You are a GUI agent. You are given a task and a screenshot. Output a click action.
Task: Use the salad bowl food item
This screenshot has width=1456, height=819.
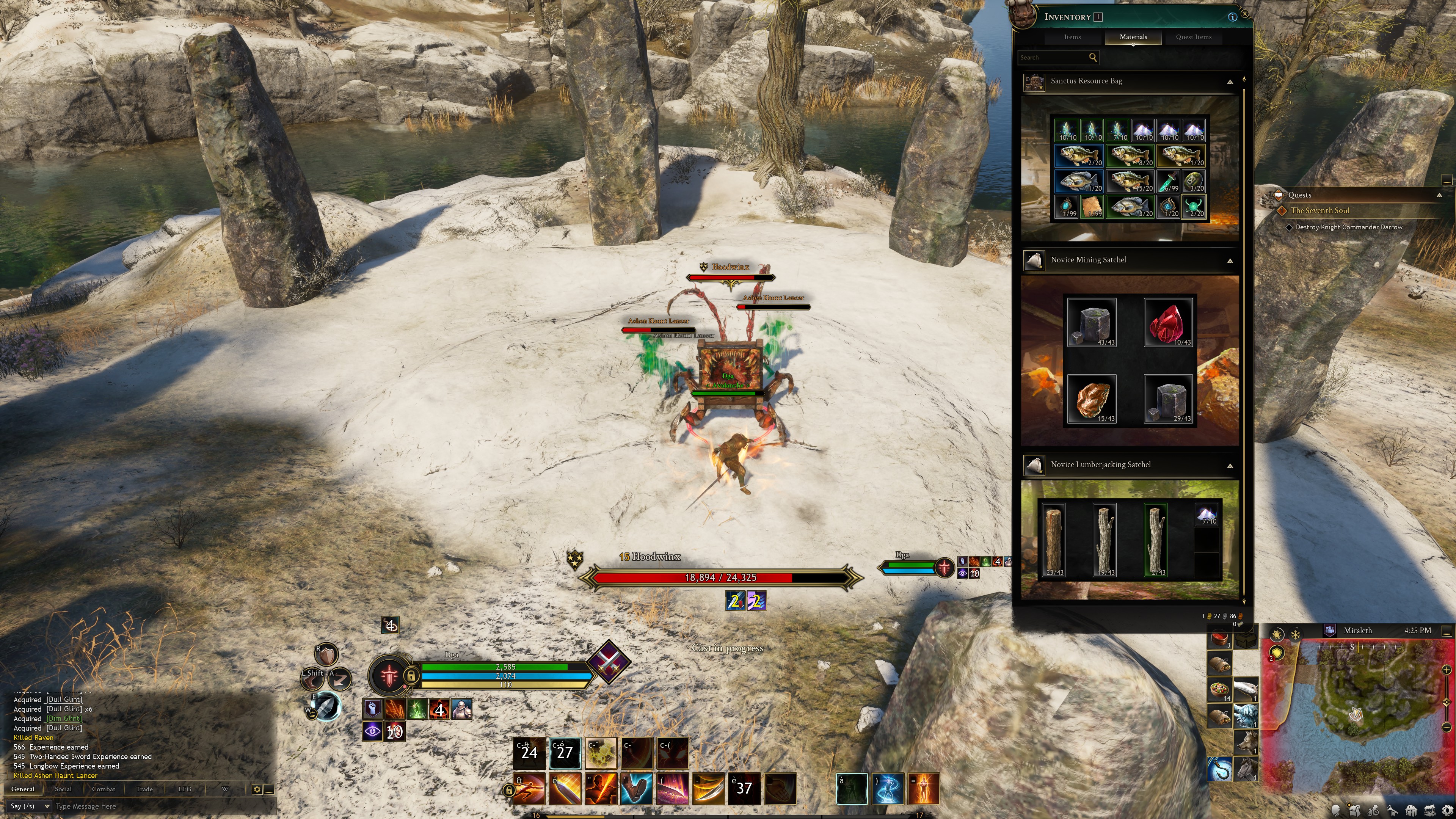(1220, 690)
